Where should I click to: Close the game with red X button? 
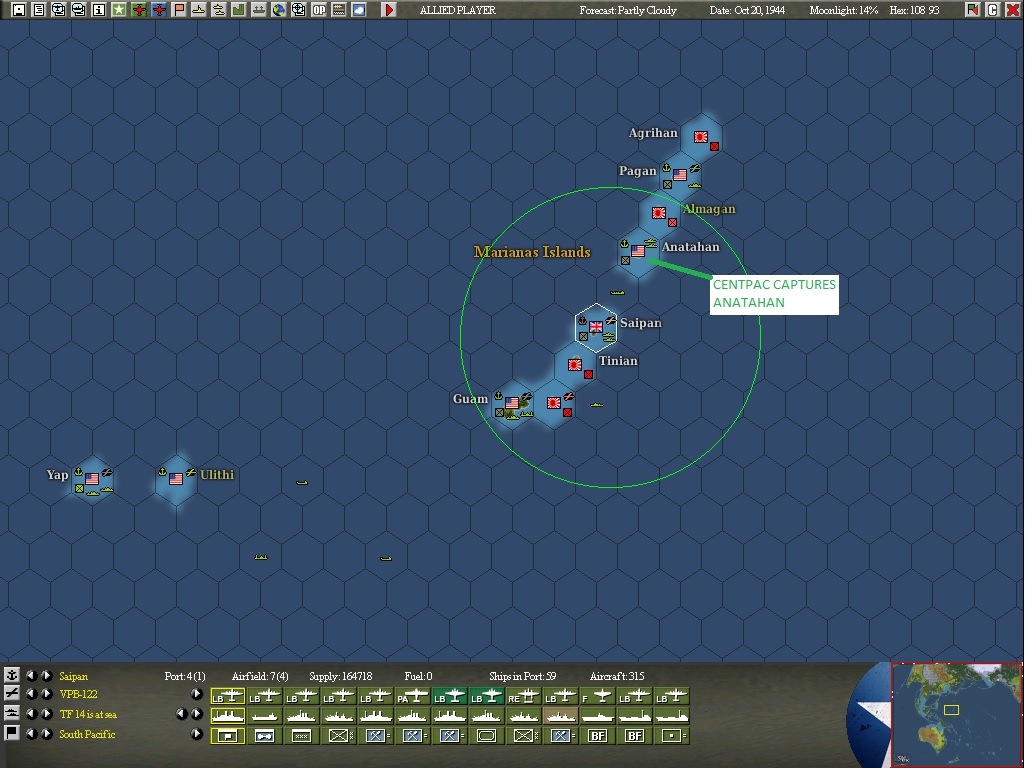click(1013, 10)
